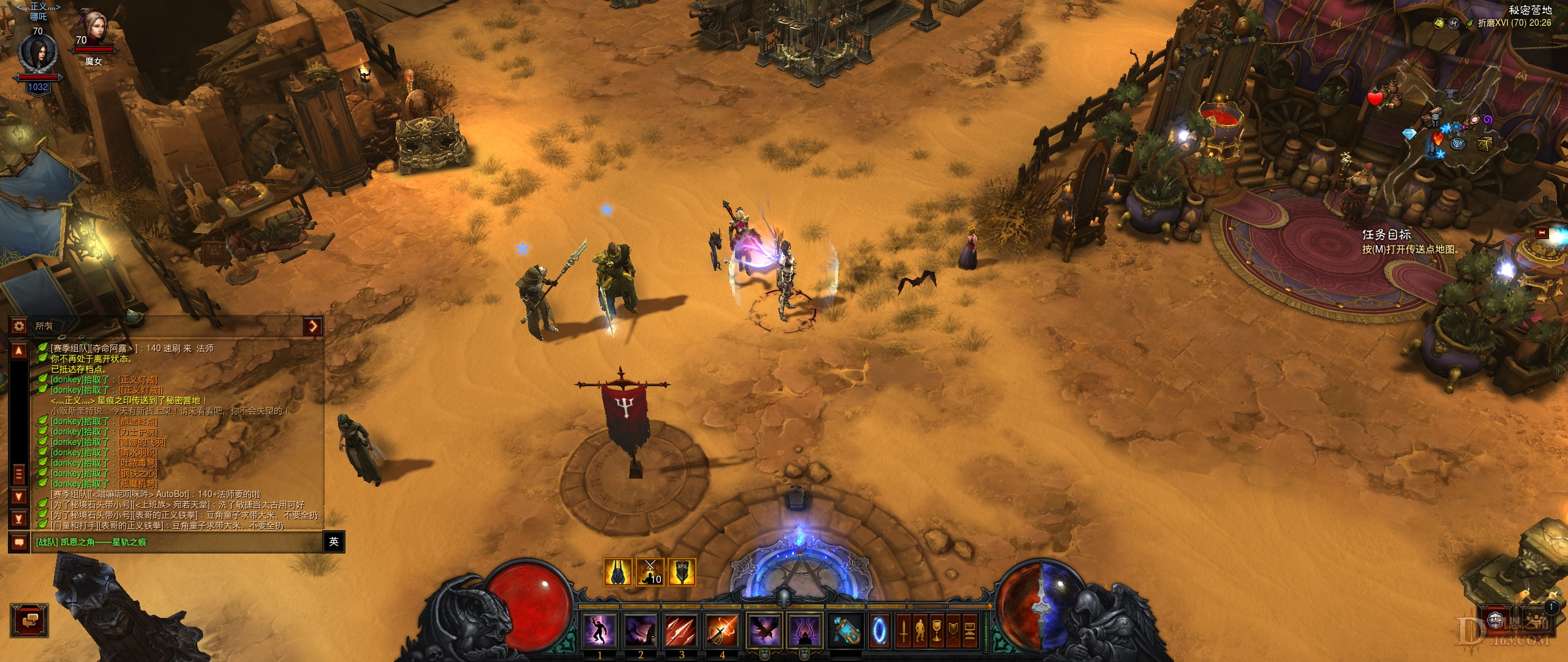Fire the Multishot skill in slot 3

(x=681, y=630)
